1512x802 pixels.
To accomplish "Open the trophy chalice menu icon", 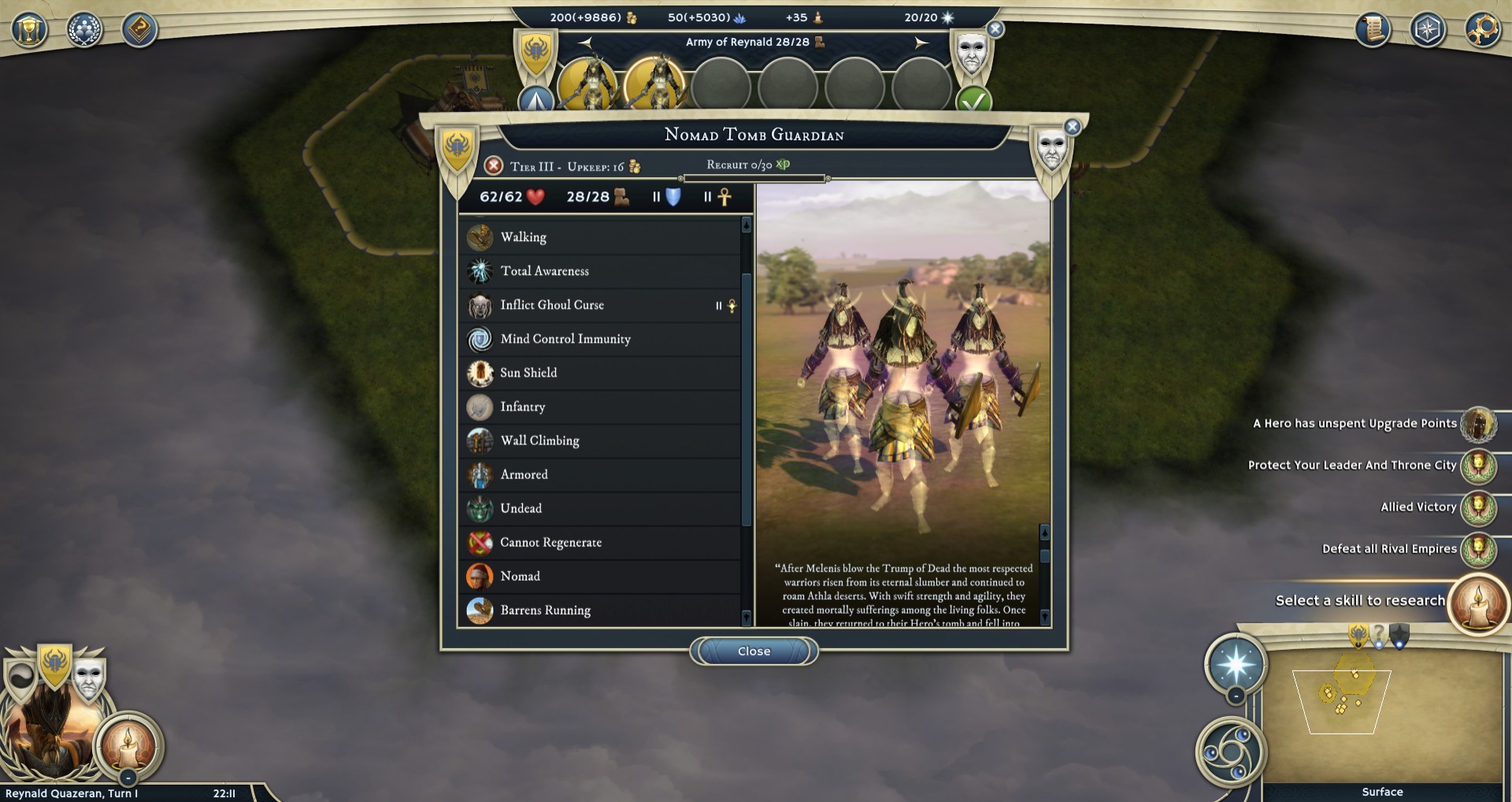I will pos(29,30).
